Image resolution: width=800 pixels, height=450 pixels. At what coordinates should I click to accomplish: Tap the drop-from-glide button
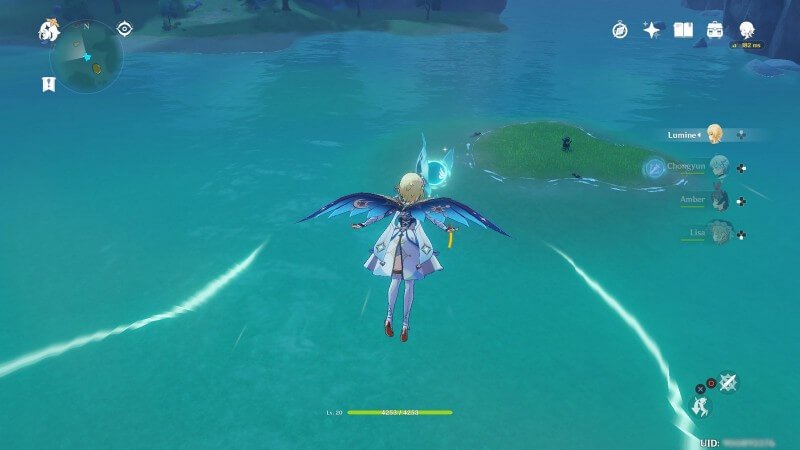[x=703, y=407]
